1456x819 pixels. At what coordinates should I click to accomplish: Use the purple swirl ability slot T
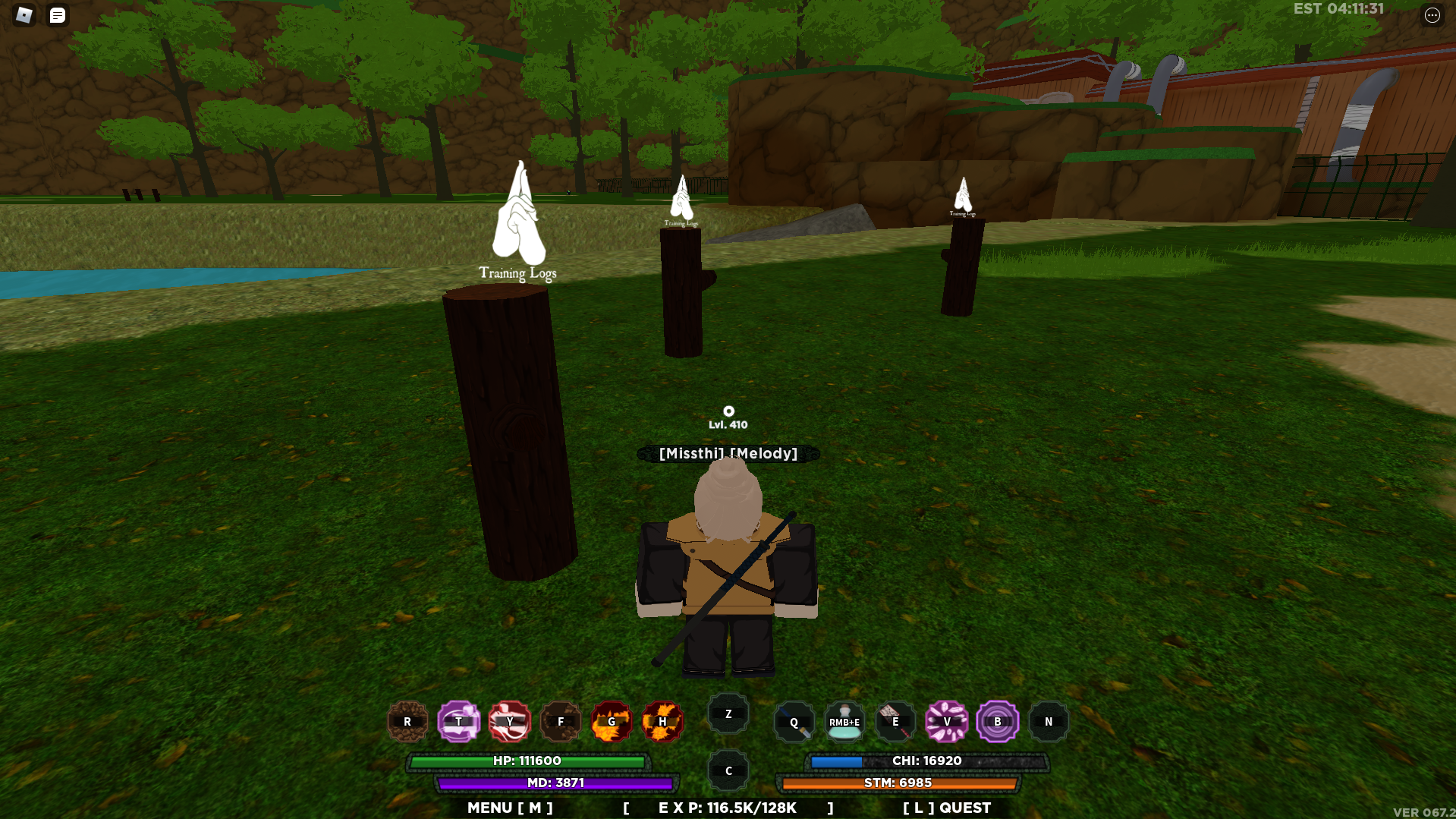point(458,721)
